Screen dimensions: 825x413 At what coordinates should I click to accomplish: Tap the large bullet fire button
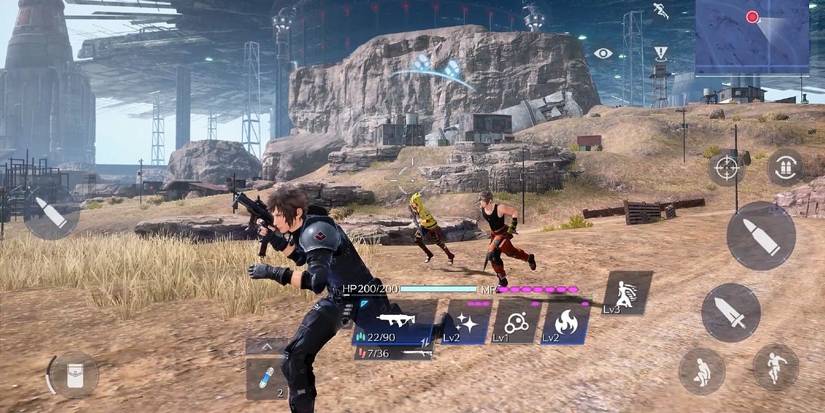(x=760, y=236)
